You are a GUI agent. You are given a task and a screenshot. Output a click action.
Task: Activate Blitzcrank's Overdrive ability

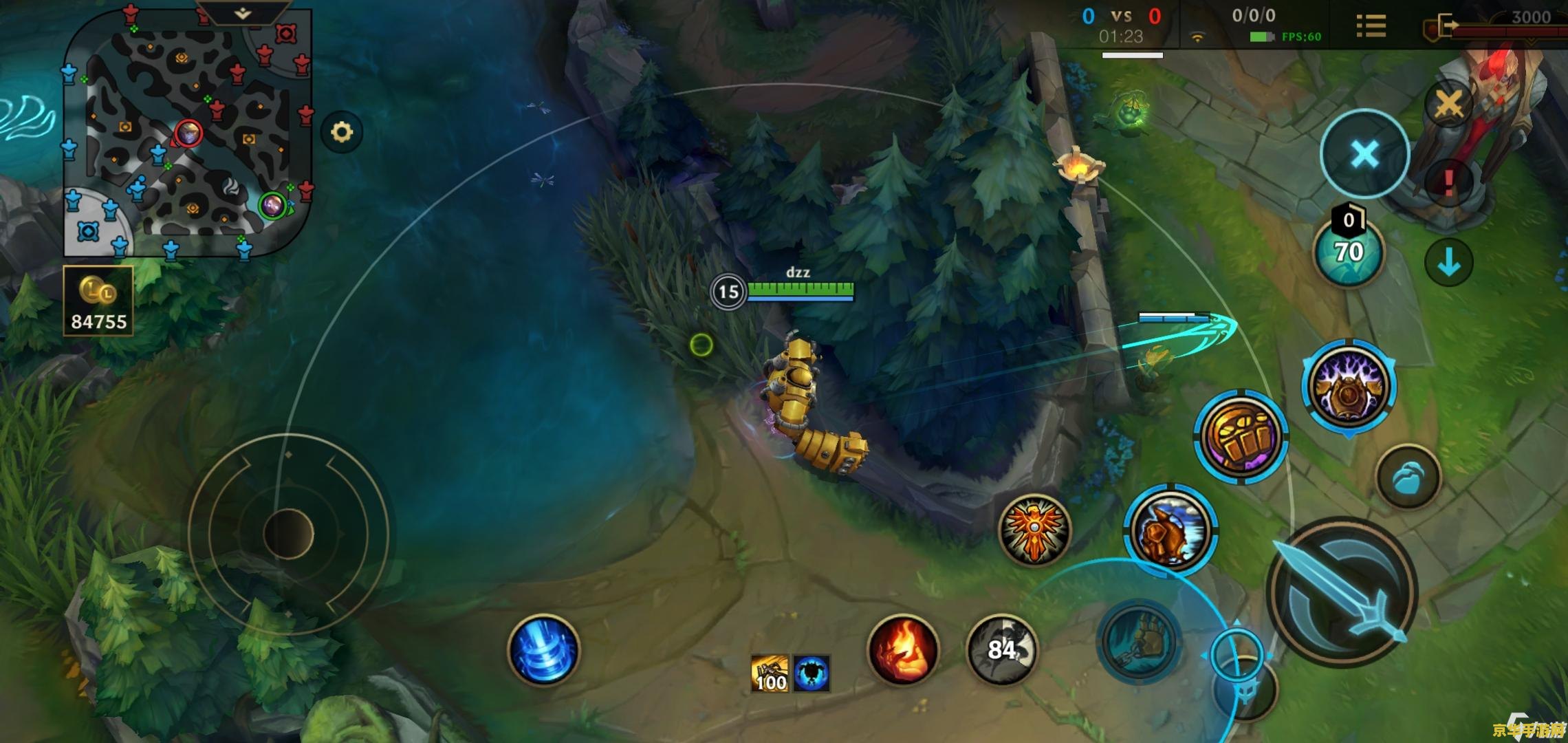[1170, 531]
